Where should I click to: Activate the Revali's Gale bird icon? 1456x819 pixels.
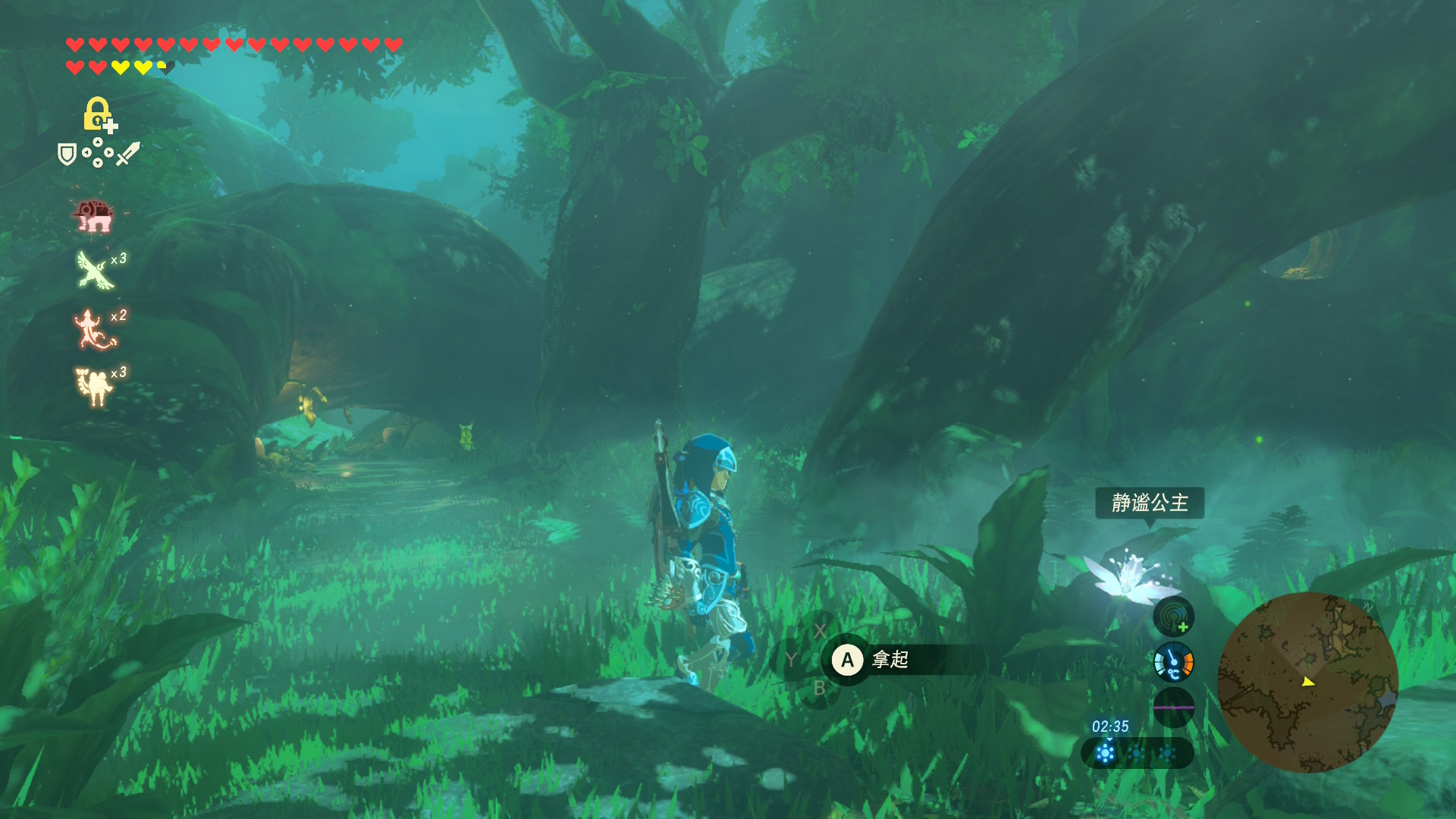point(96,270)
